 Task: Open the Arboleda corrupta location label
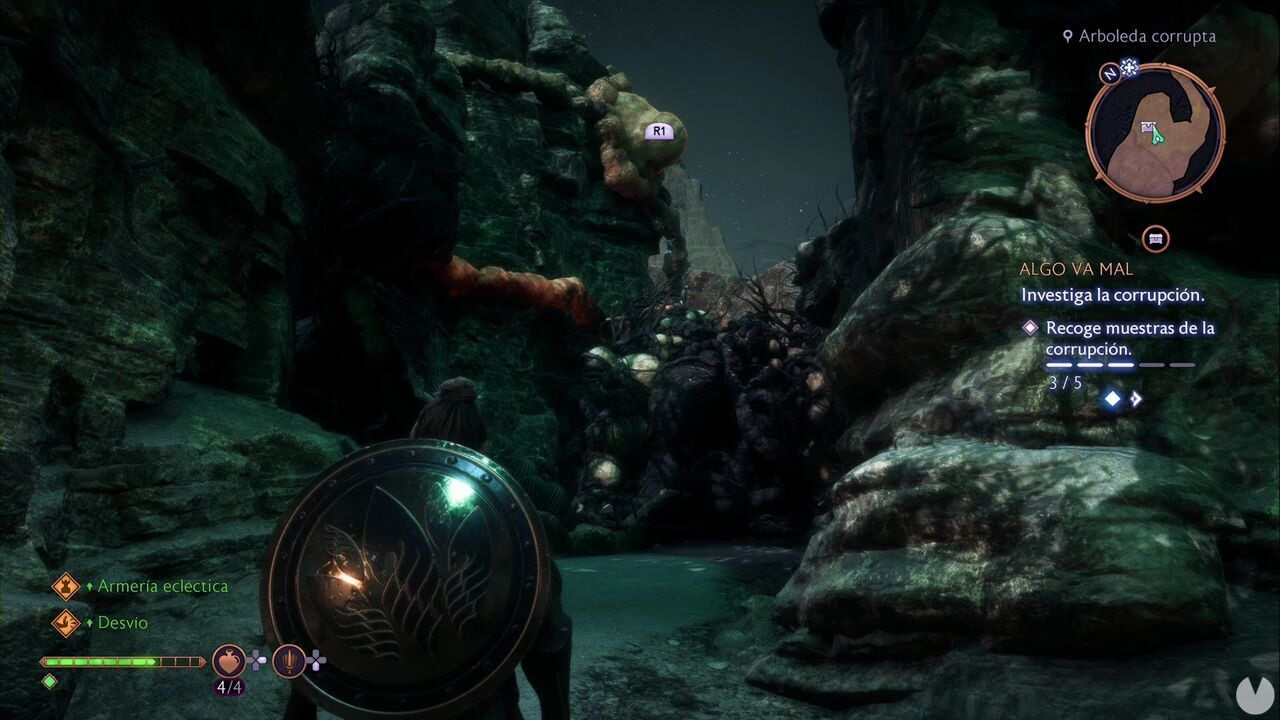click(x=1145, y=36)
